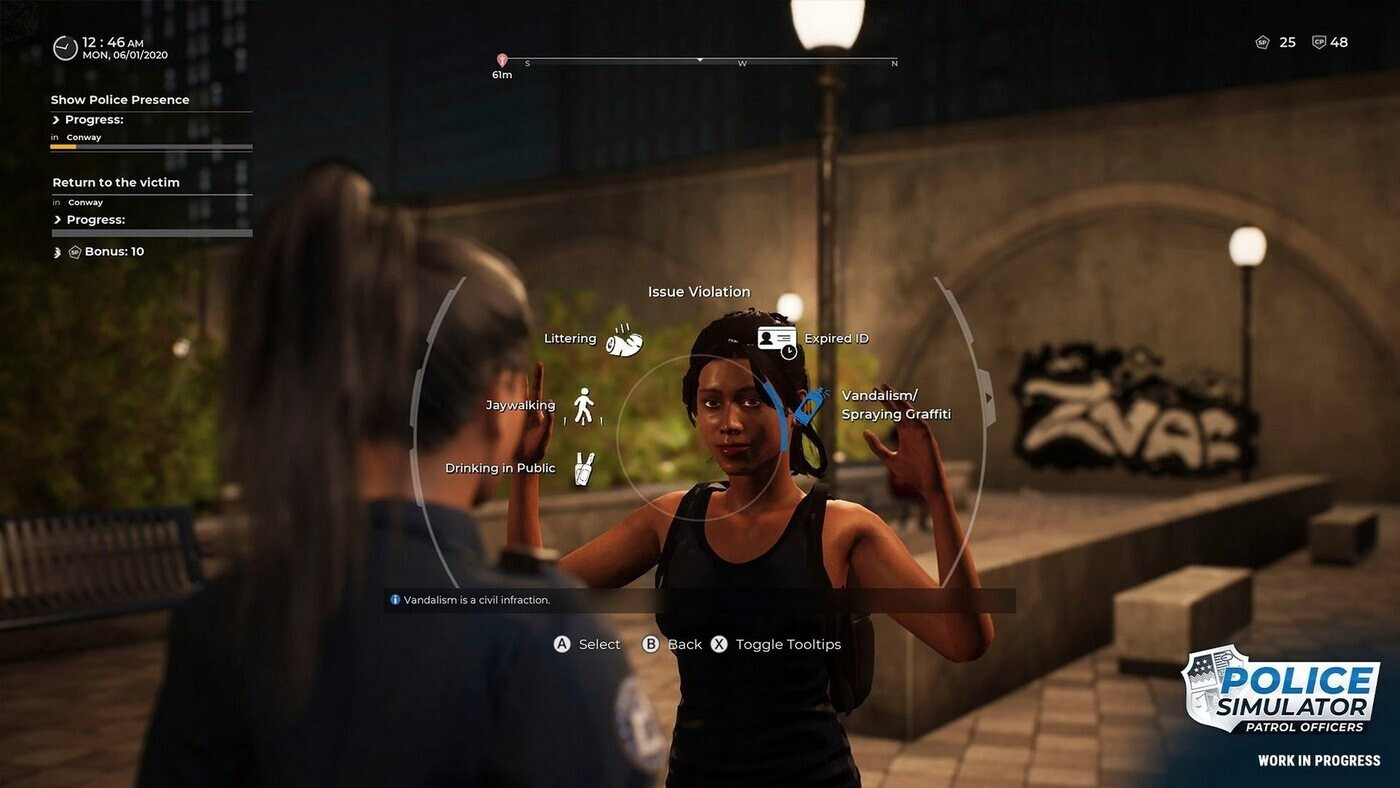Select the Littering violation
This screenshot has width=1400, height=788.
point(623,340)
